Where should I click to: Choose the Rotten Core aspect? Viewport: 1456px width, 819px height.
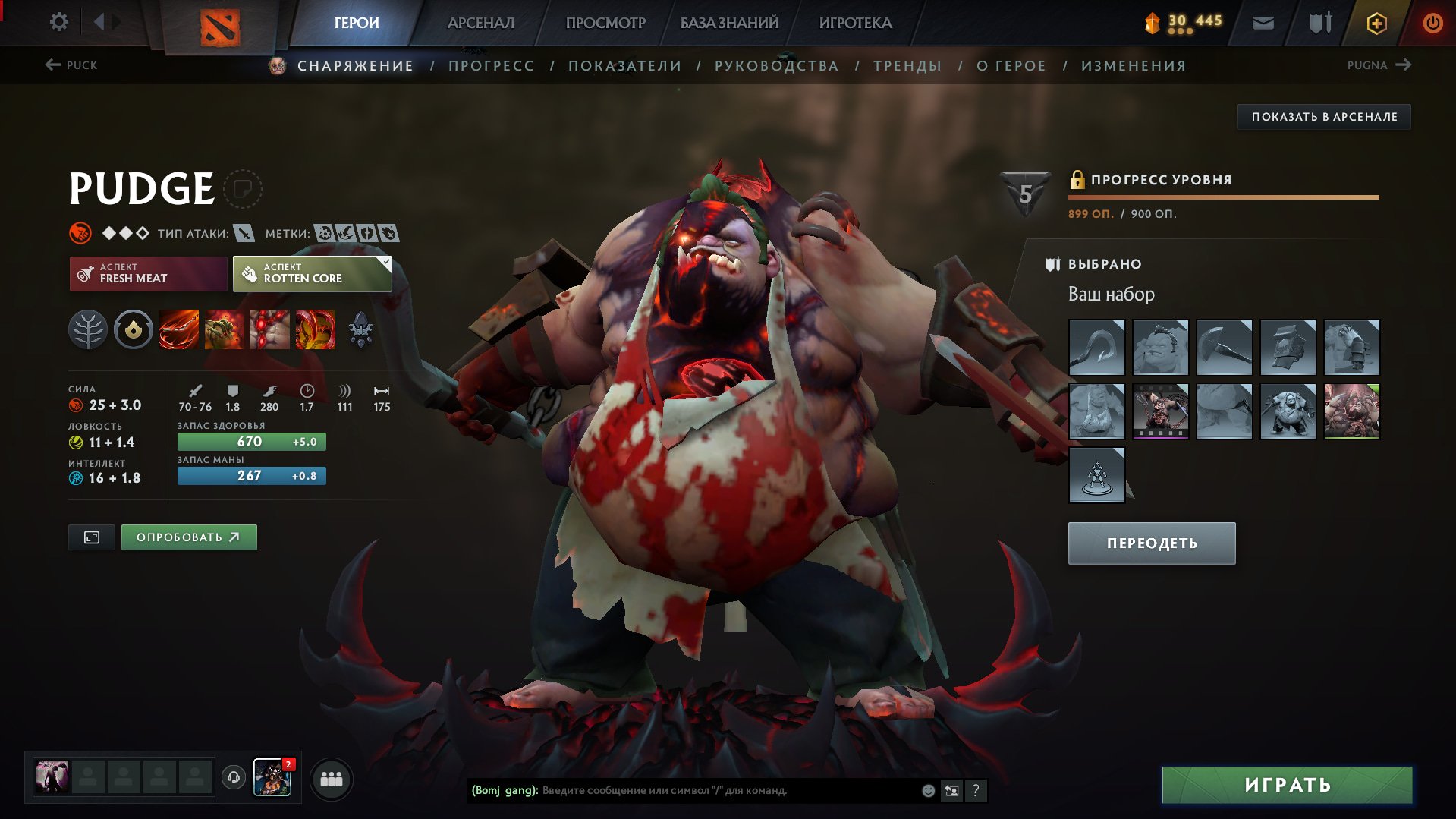312,273
